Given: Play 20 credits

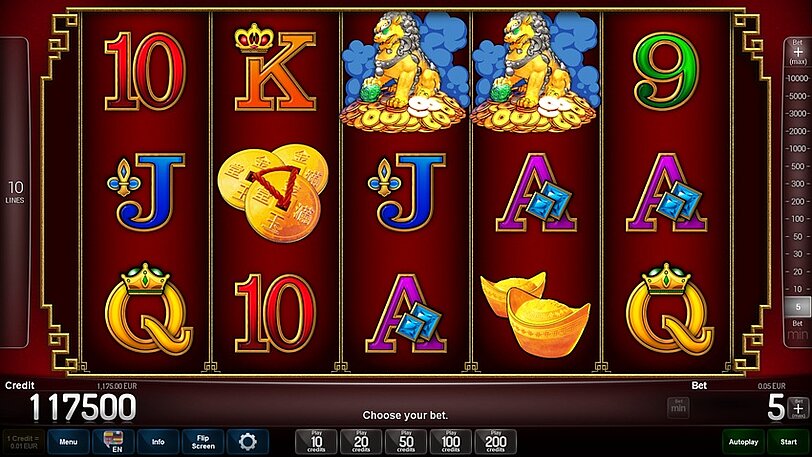Looking at the screenshot, I should [x=361, y=441].
